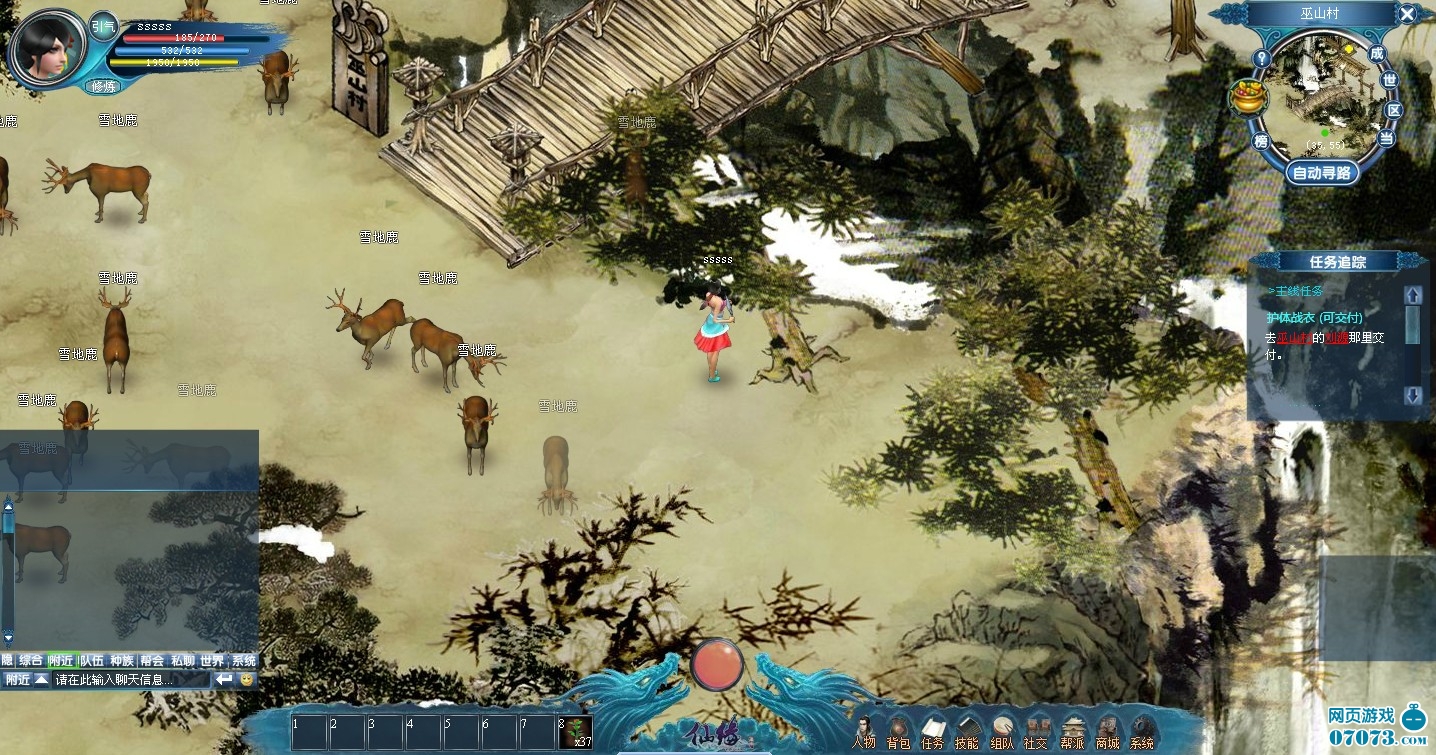This screenshot has width=1436, height=755.
Task: Open the 帮派 guild panel
Action: click(x=1072, y=731)
